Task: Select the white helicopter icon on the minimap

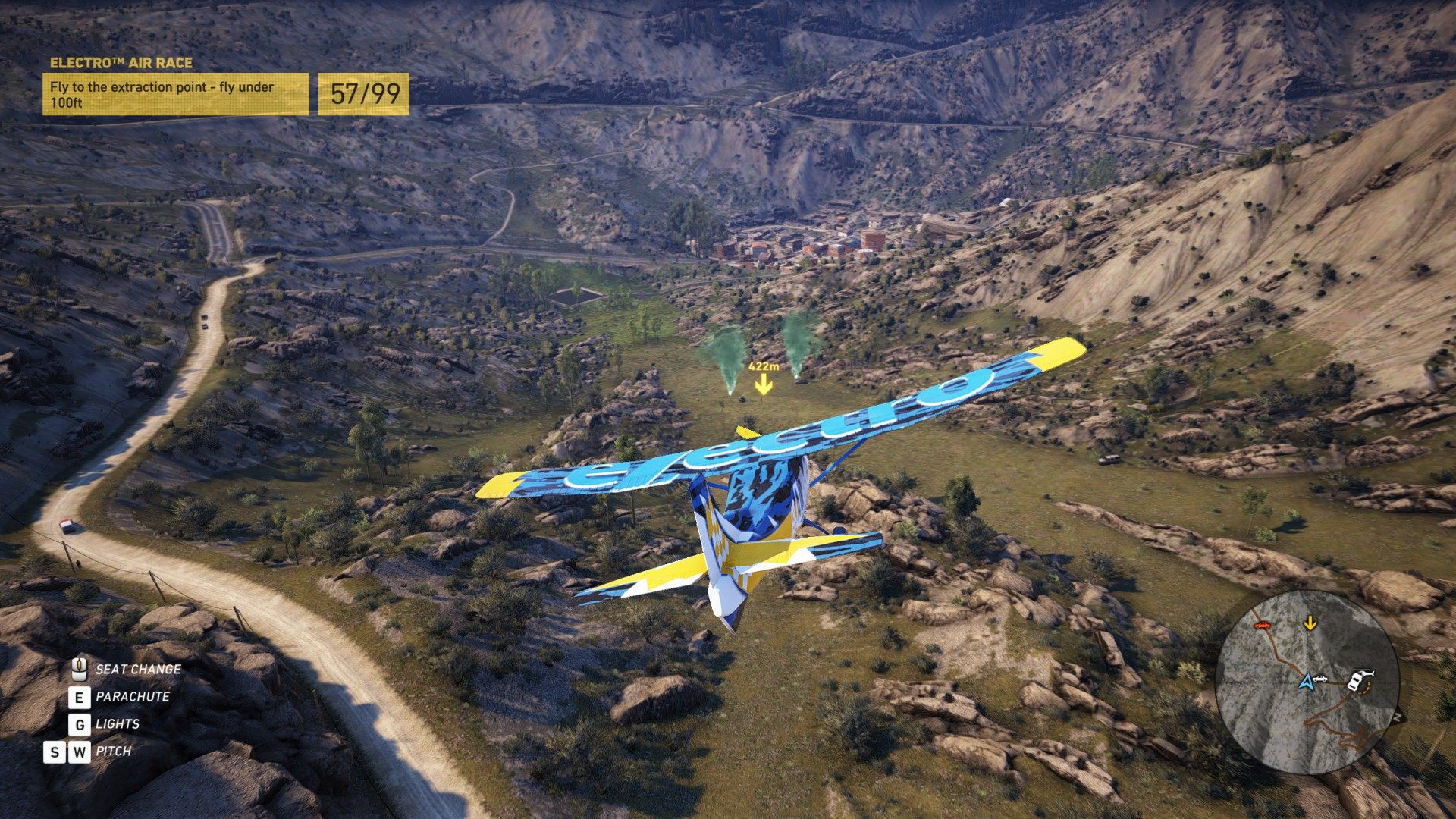Action: (1364, 673)
